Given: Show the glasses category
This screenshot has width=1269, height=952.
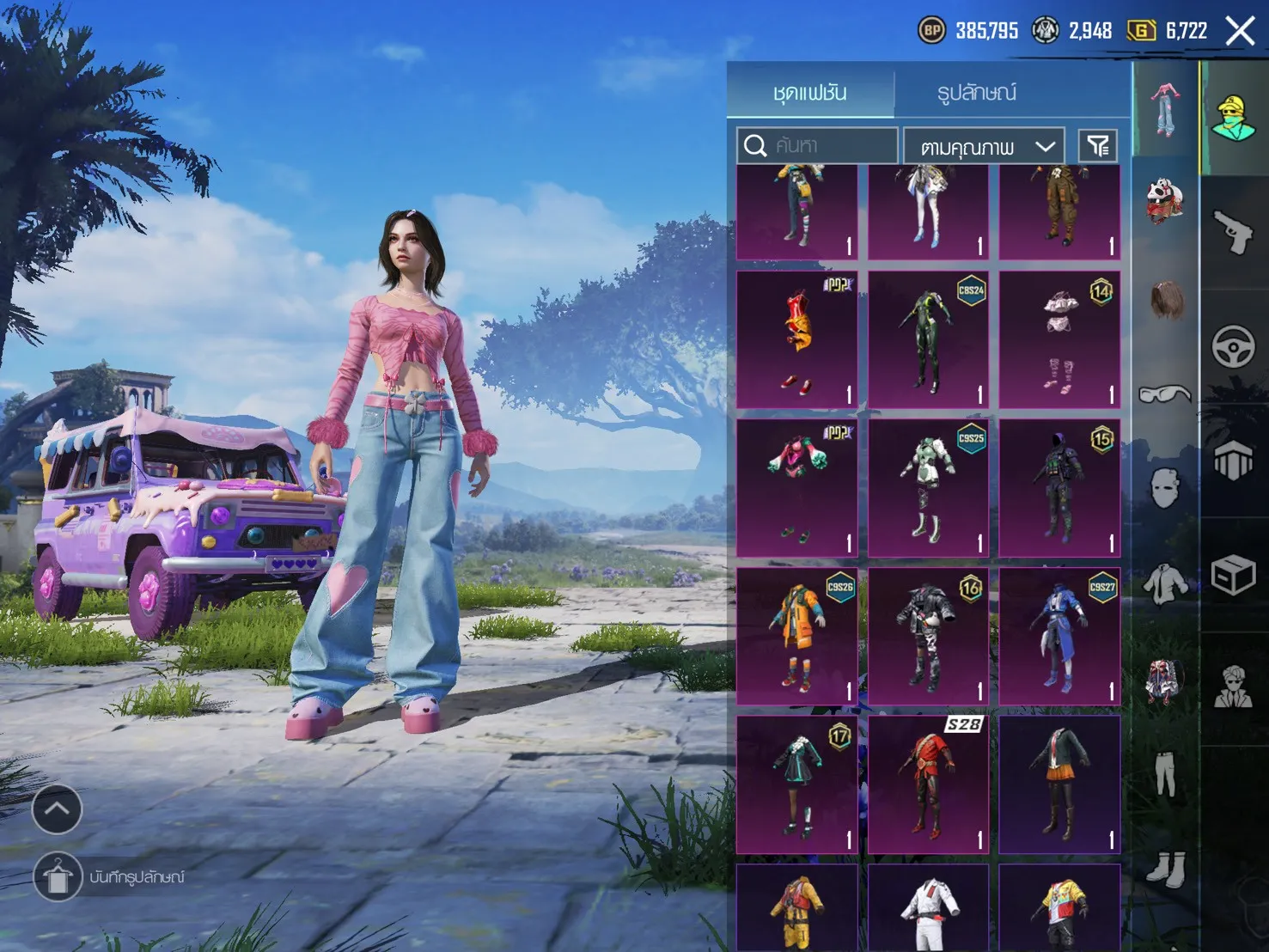Looking at the screenshot, I should point(1165,394).
